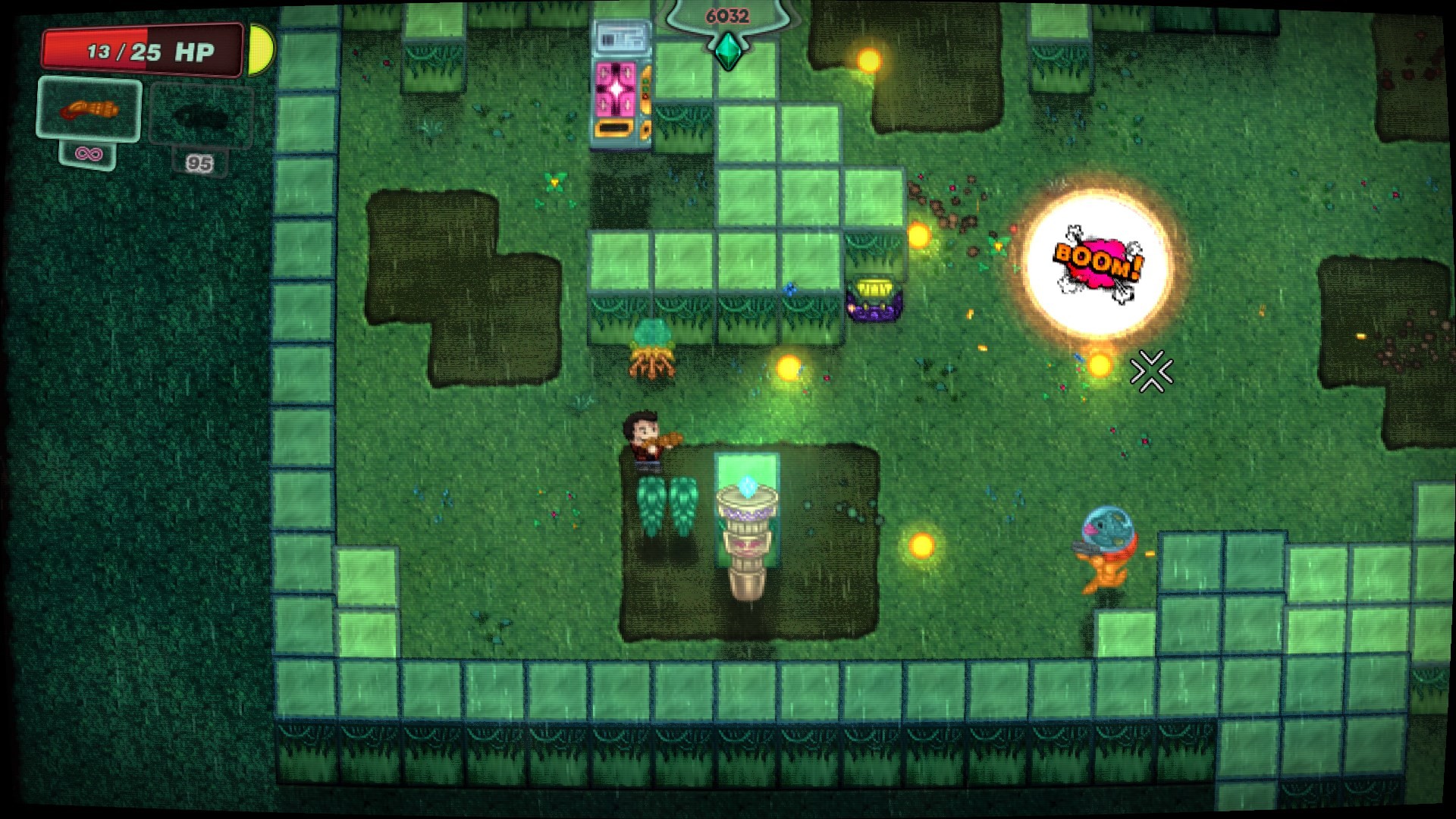Open the vending machine's top display screen
This screenshot has height=819, width=1456.
point(622,36)
